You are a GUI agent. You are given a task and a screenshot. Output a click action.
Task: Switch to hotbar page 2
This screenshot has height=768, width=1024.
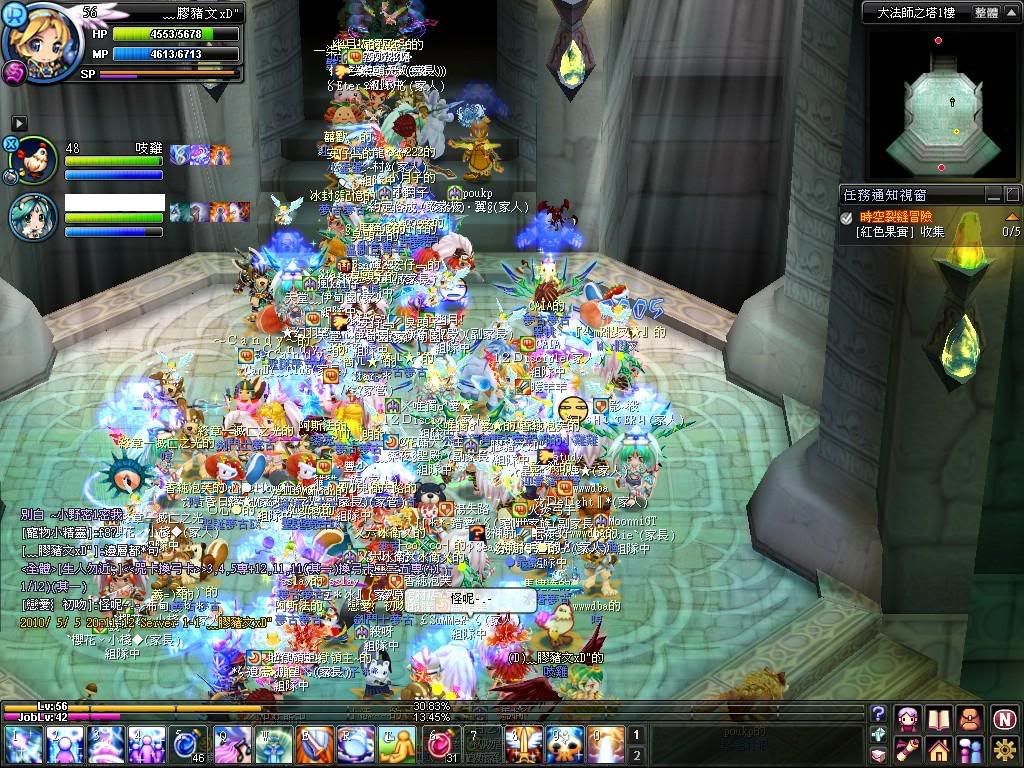tap(637, 755)
